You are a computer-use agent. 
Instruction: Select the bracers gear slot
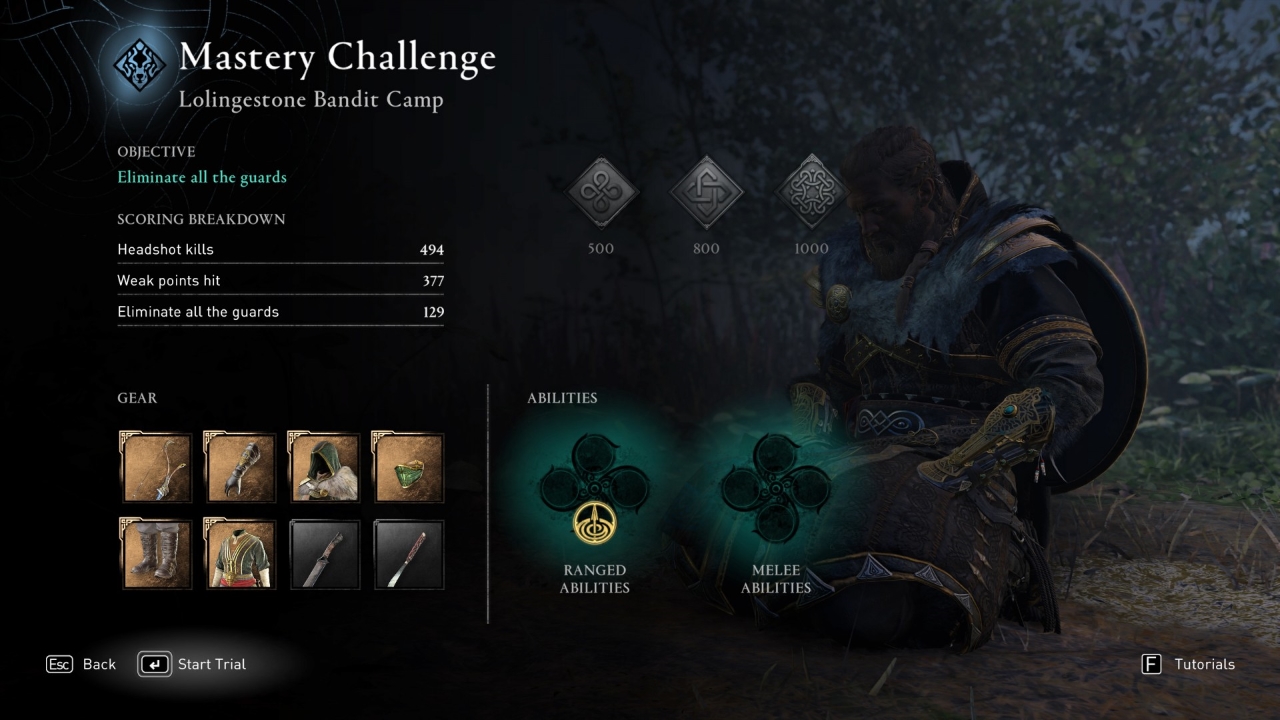[x=239, y=467]
